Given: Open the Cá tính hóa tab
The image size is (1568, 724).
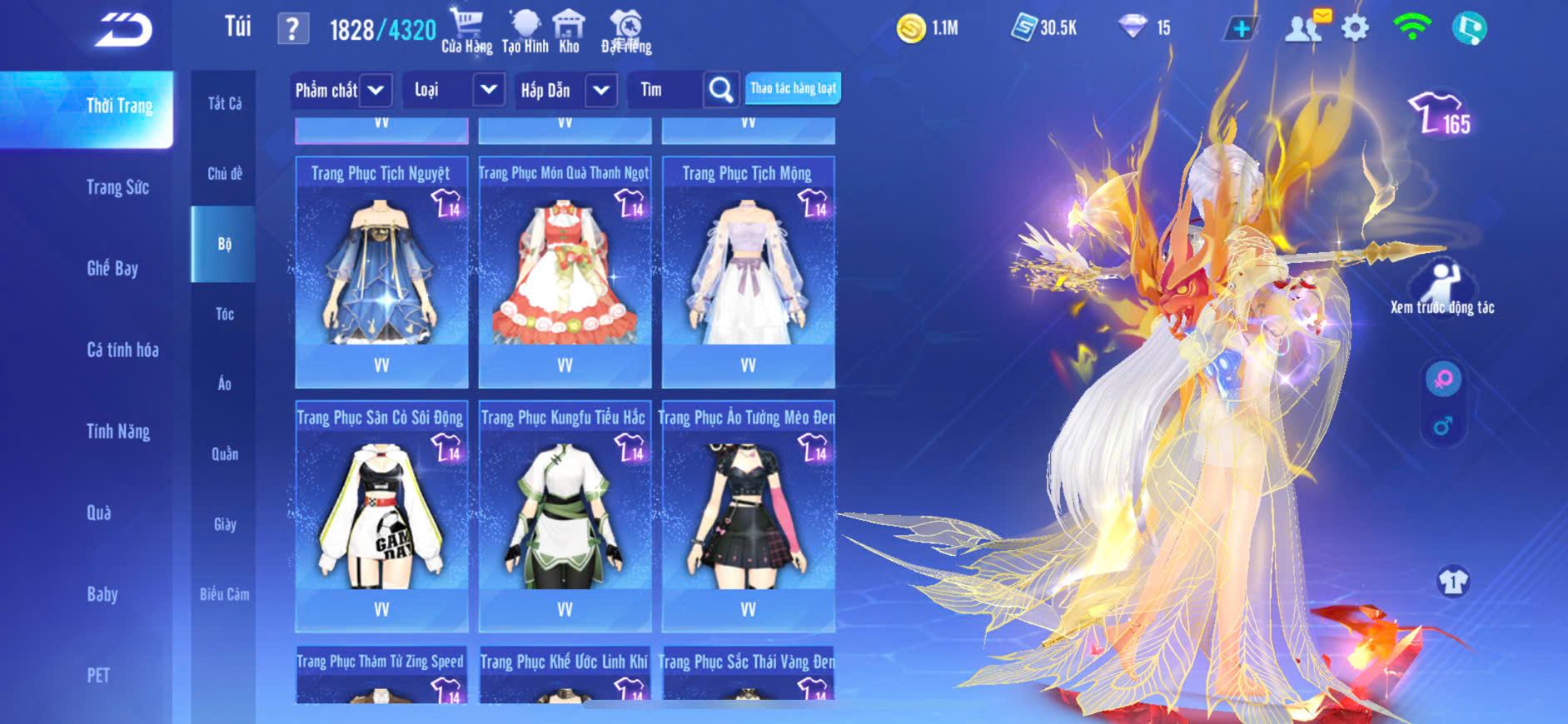Looking at the screenshot, I should pyautogui.click(x=122, y=350).
